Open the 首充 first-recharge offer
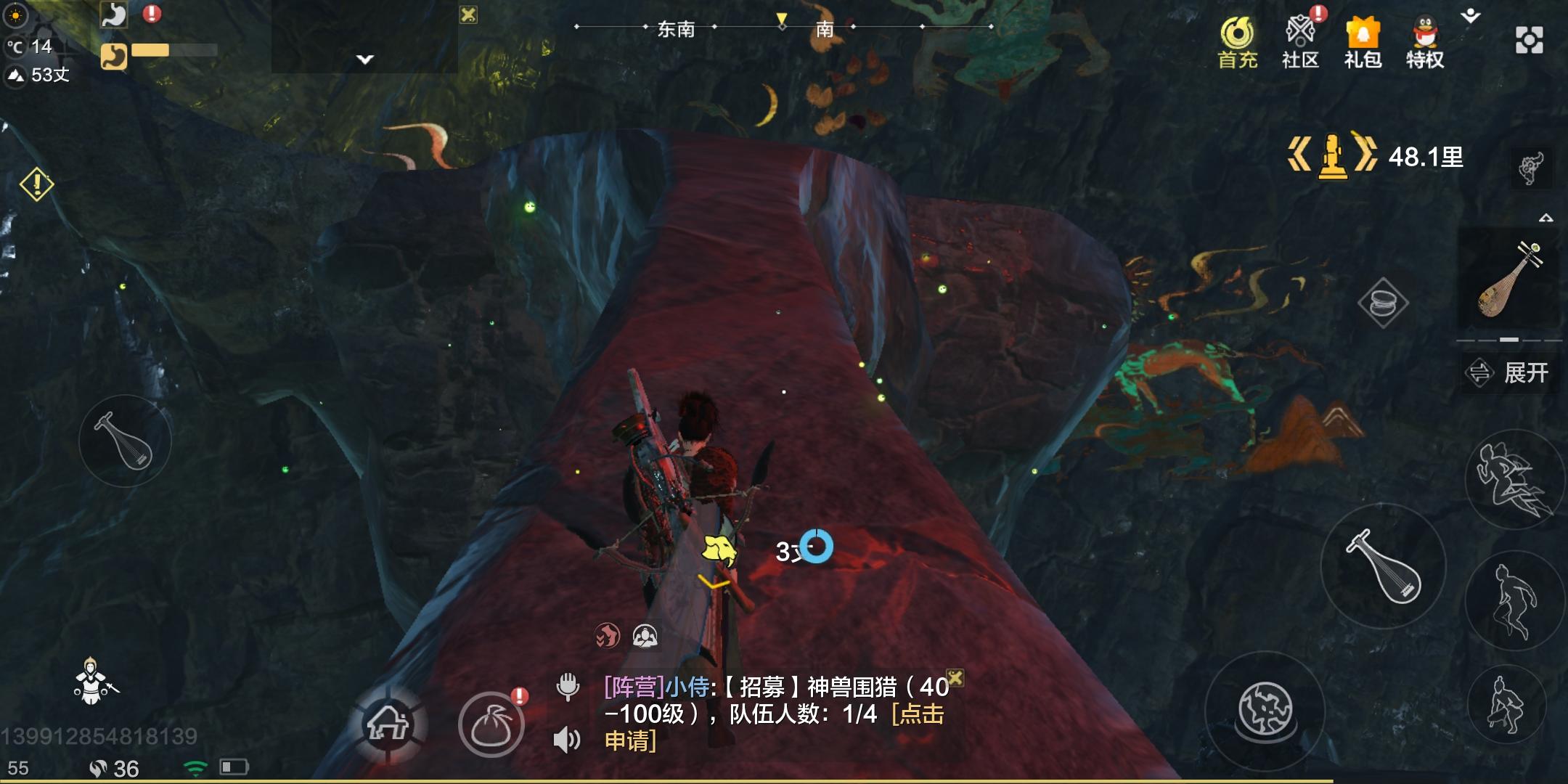Viewport: 1568px width, 784px height. click(1237, 42)
